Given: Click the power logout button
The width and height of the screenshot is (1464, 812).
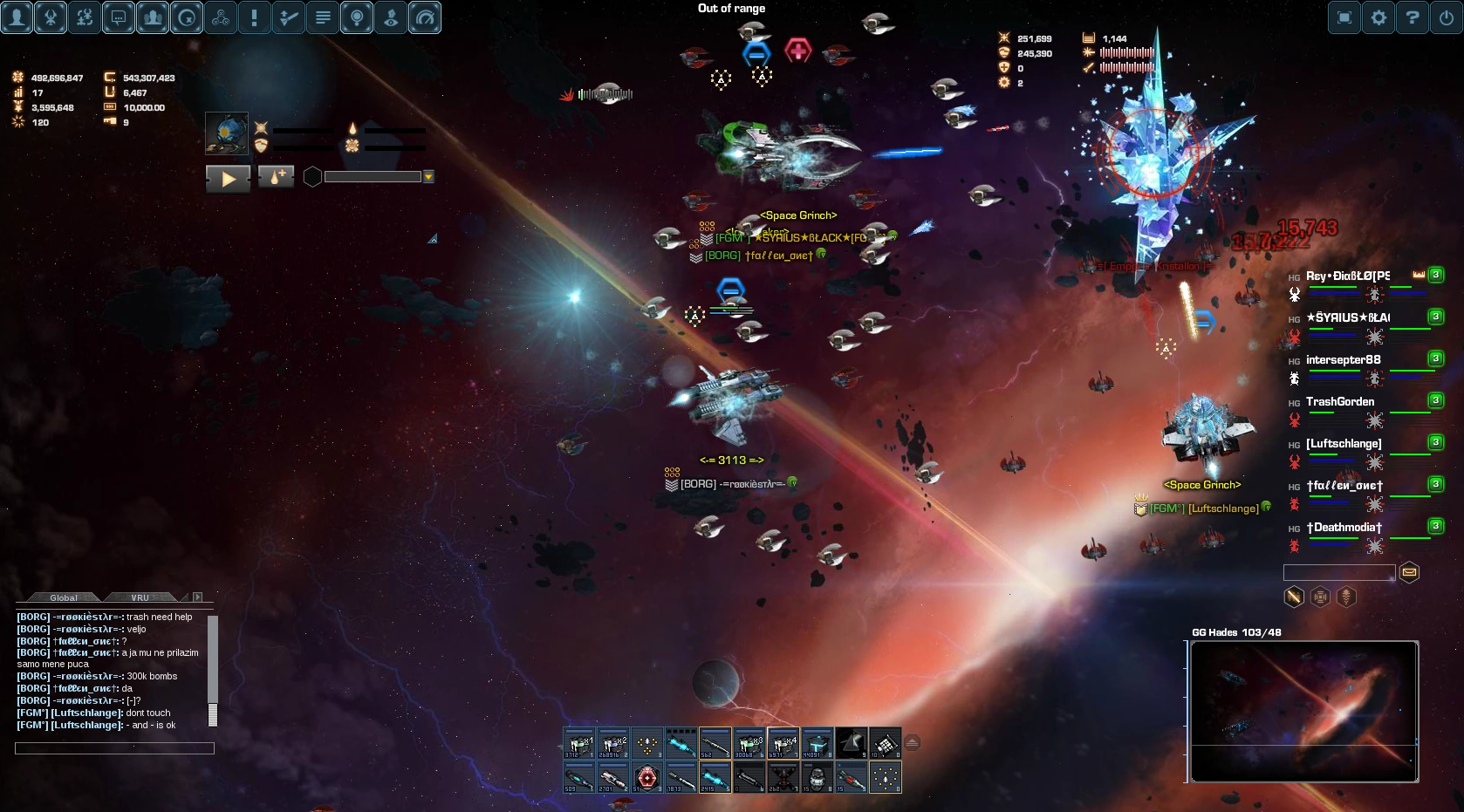Looking at the screenshot, I should (x=1447, y=17).
